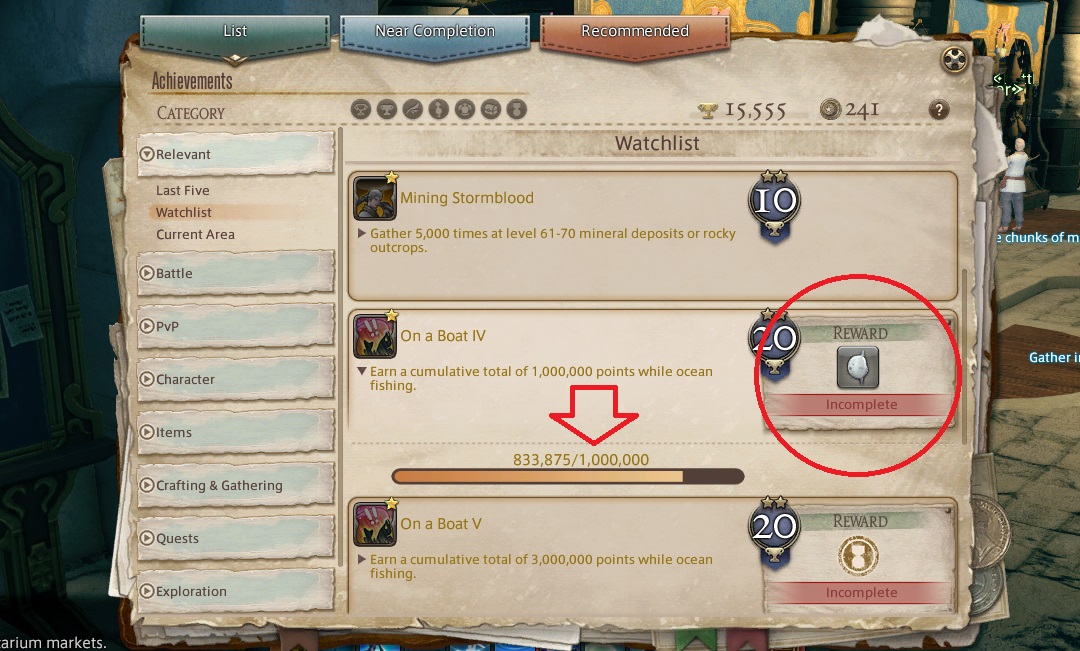Switch to the List tab
1080x651 pixels.
pyautogui.click(x=235, y=32)
